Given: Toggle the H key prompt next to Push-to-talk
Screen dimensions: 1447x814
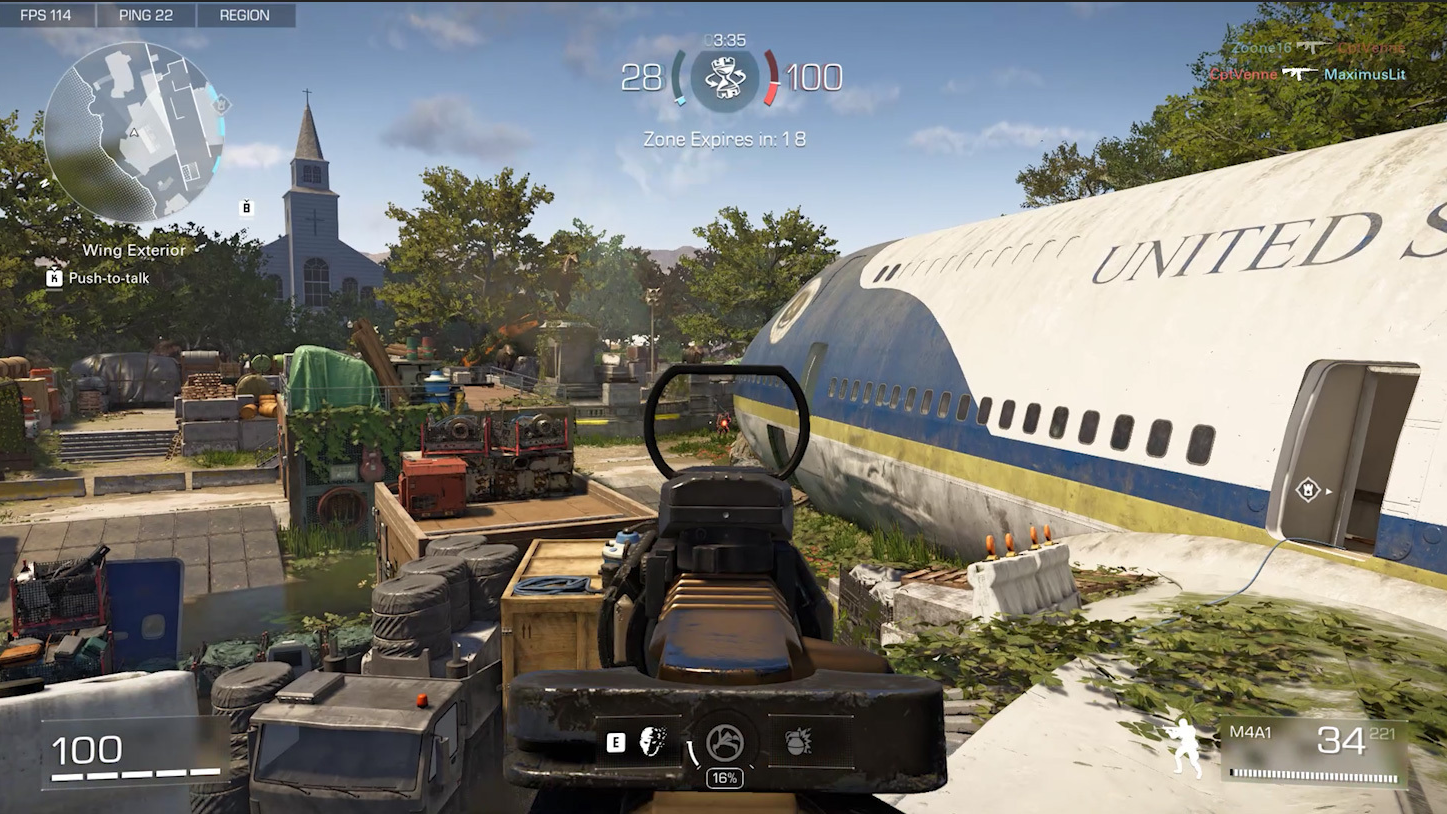Looking at the screenshot, I should 52,278.
